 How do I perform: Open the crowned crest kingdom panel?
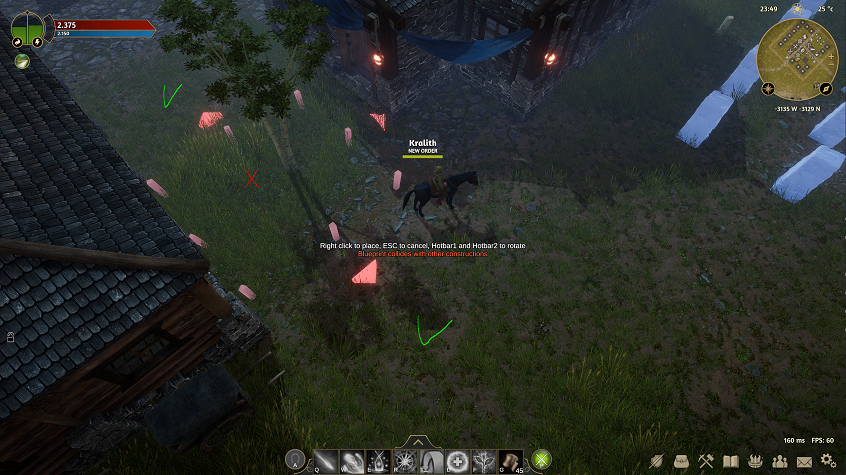point(755,461)
